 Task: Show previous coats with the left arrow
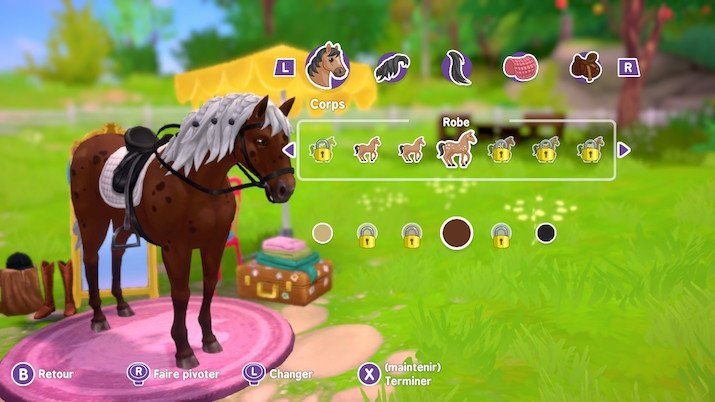[x=288, y=150]
